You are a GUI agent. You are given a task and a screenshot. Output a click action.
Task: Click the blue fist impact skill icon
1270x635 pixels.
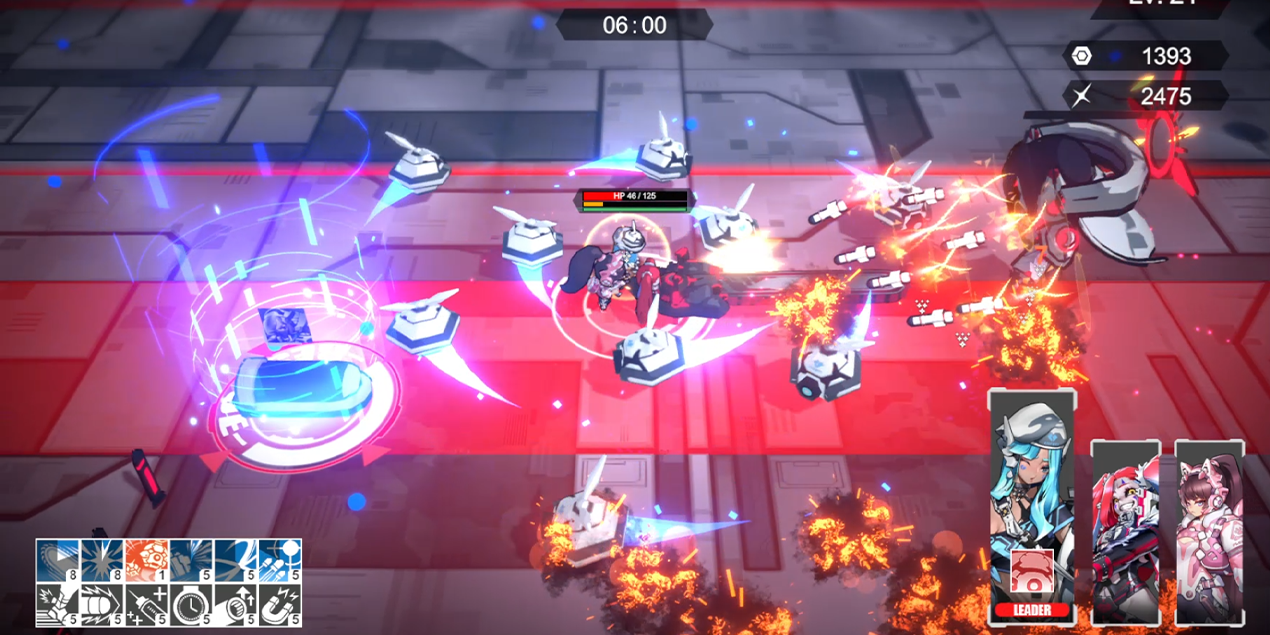pos(191,560)
